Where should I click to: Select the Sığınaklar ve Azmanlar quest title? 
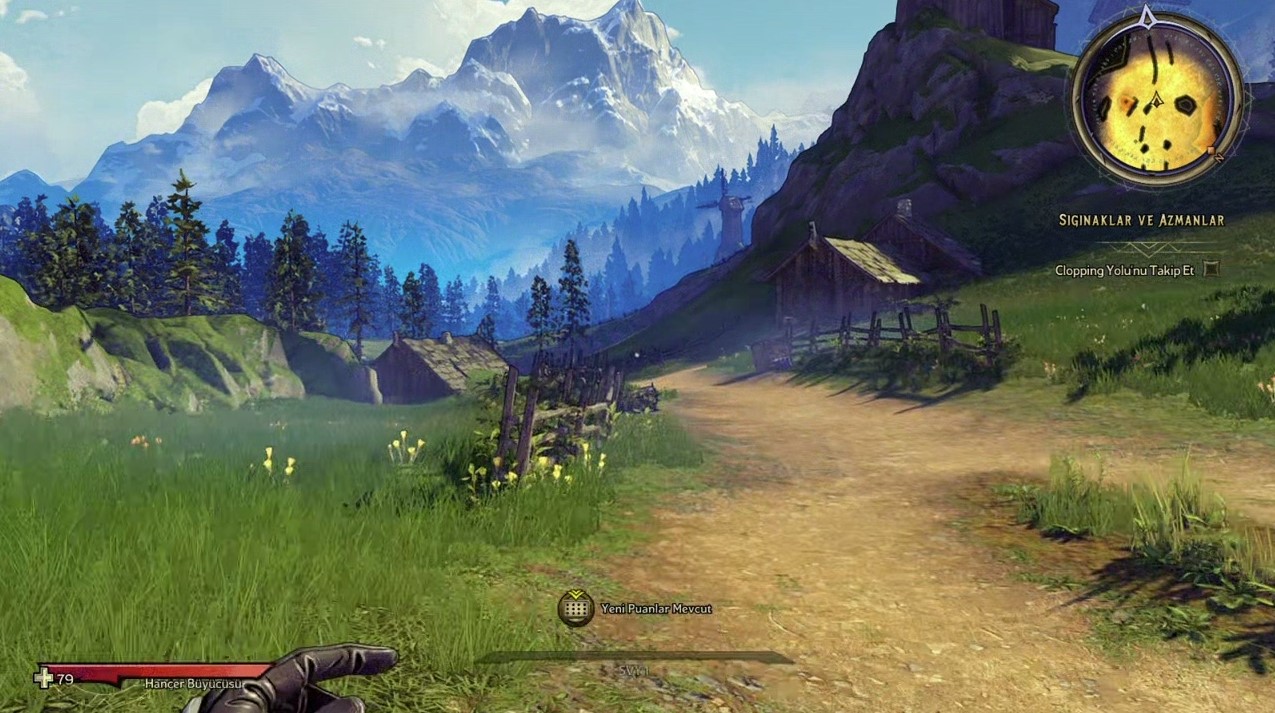point(1141,220)
